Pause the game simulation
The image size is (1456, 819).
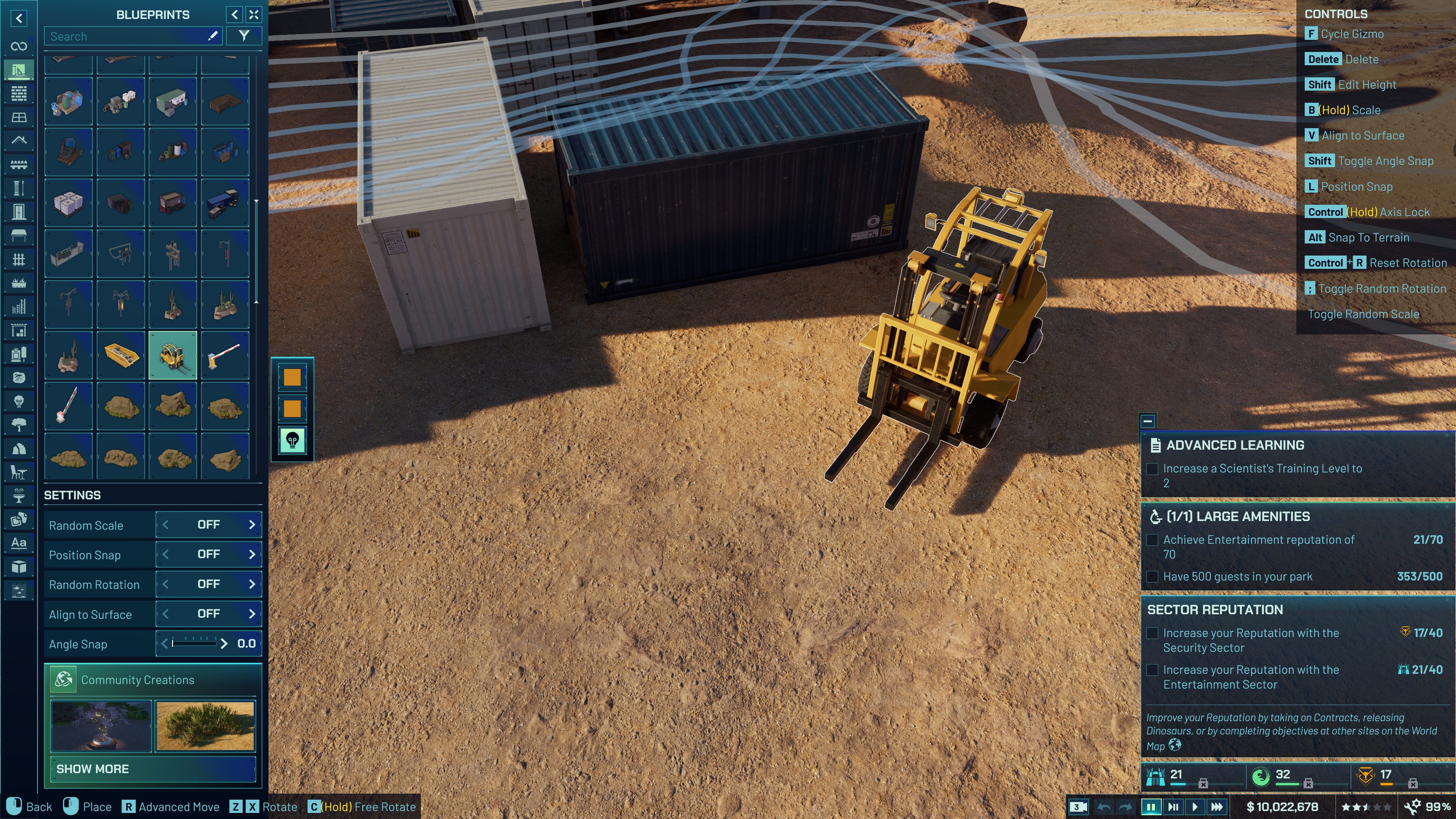(1151, 806)
